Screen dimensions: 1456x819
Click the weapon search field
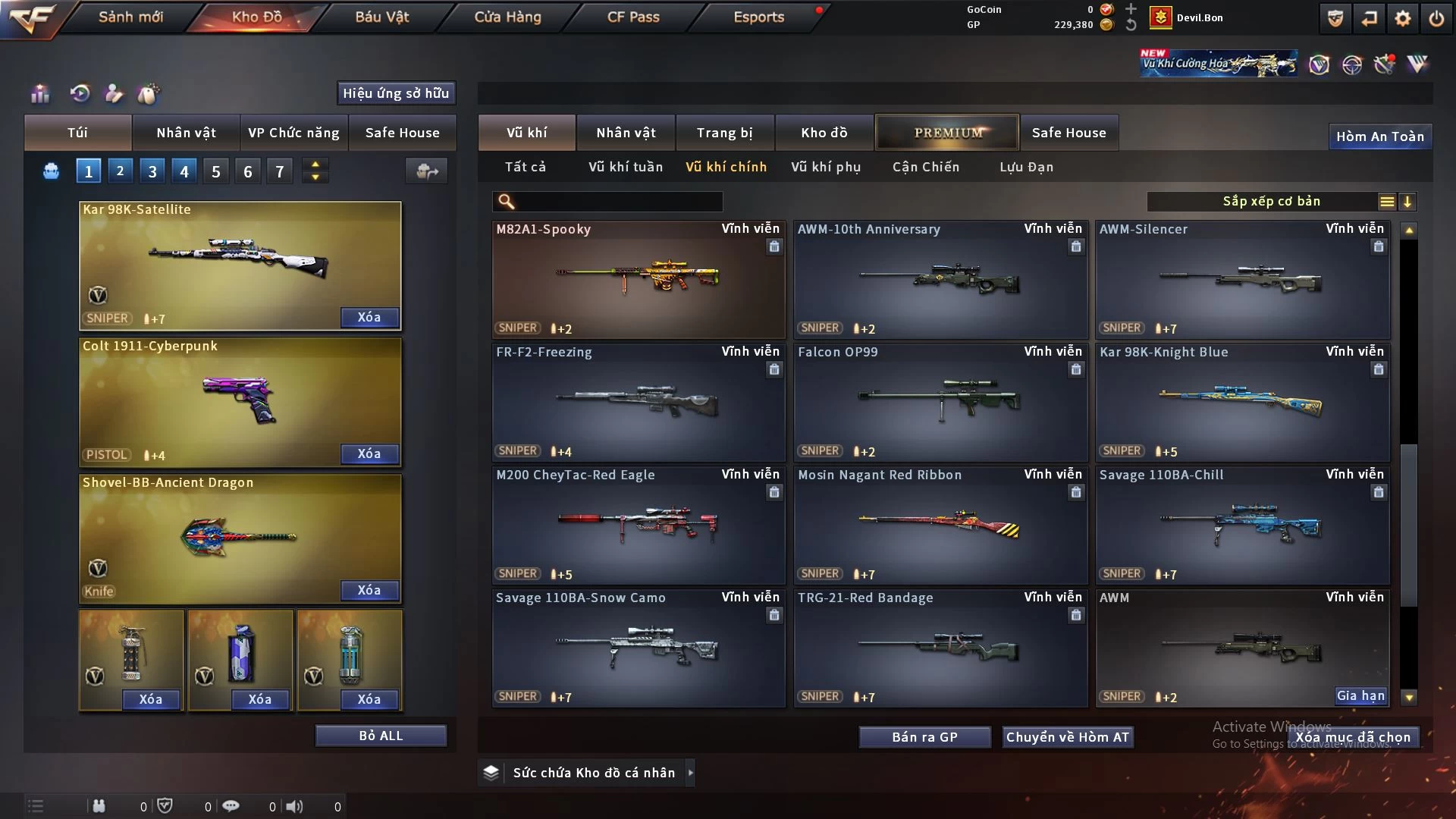[x=618, y=202]
